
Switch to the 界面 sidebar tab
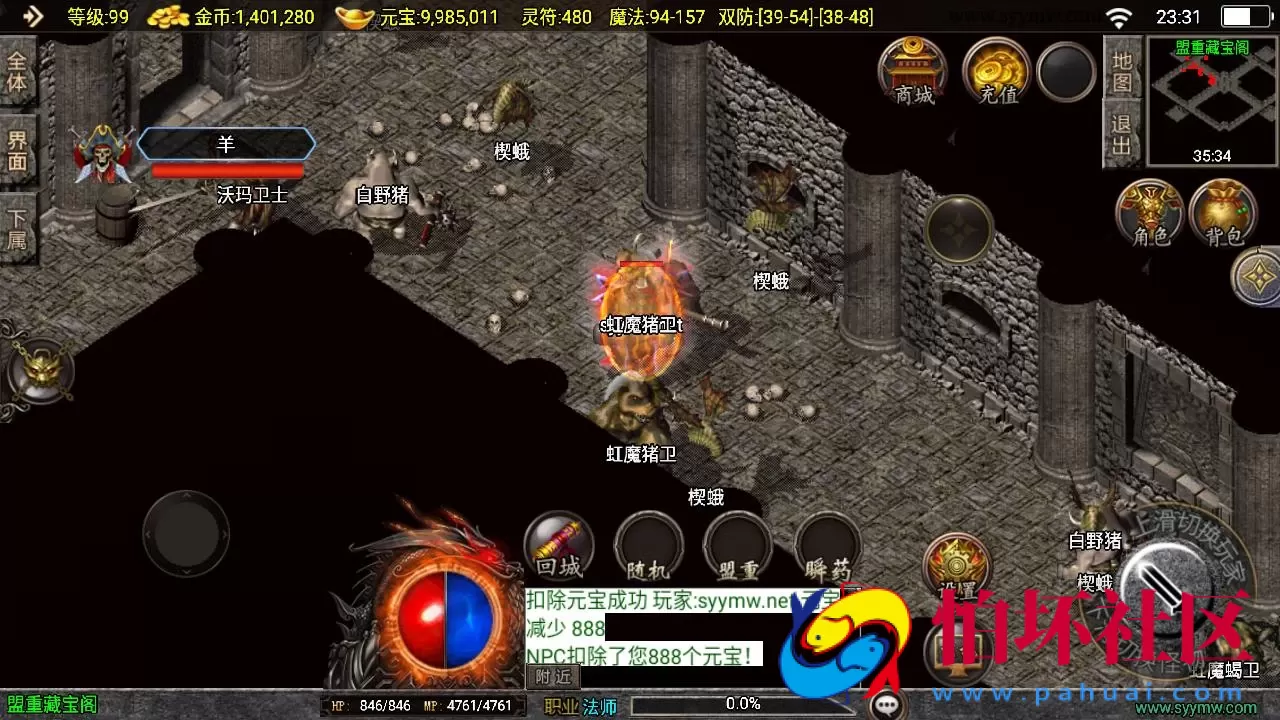click(17, 148)
